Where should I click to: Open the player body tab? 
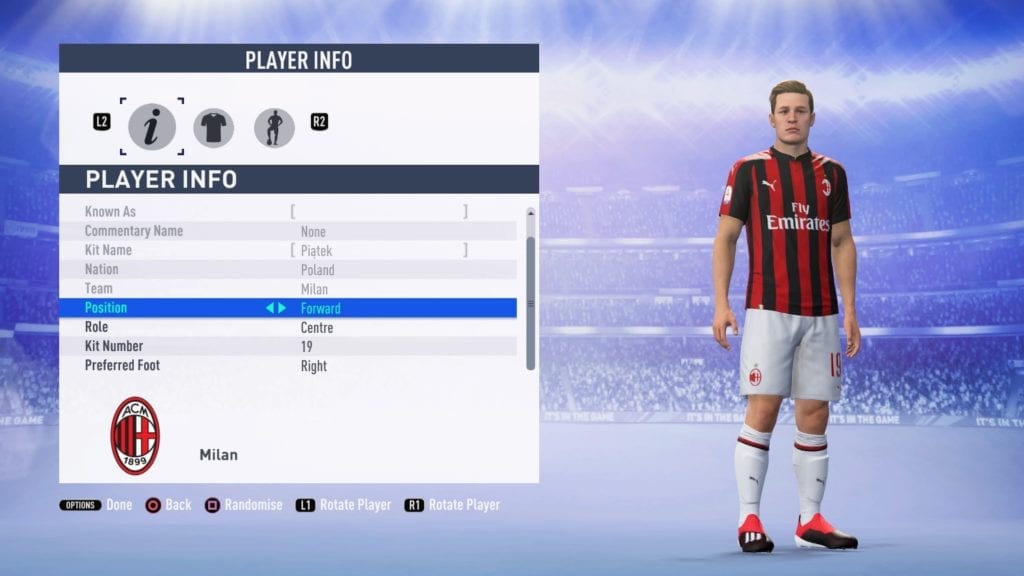[274, 128]
